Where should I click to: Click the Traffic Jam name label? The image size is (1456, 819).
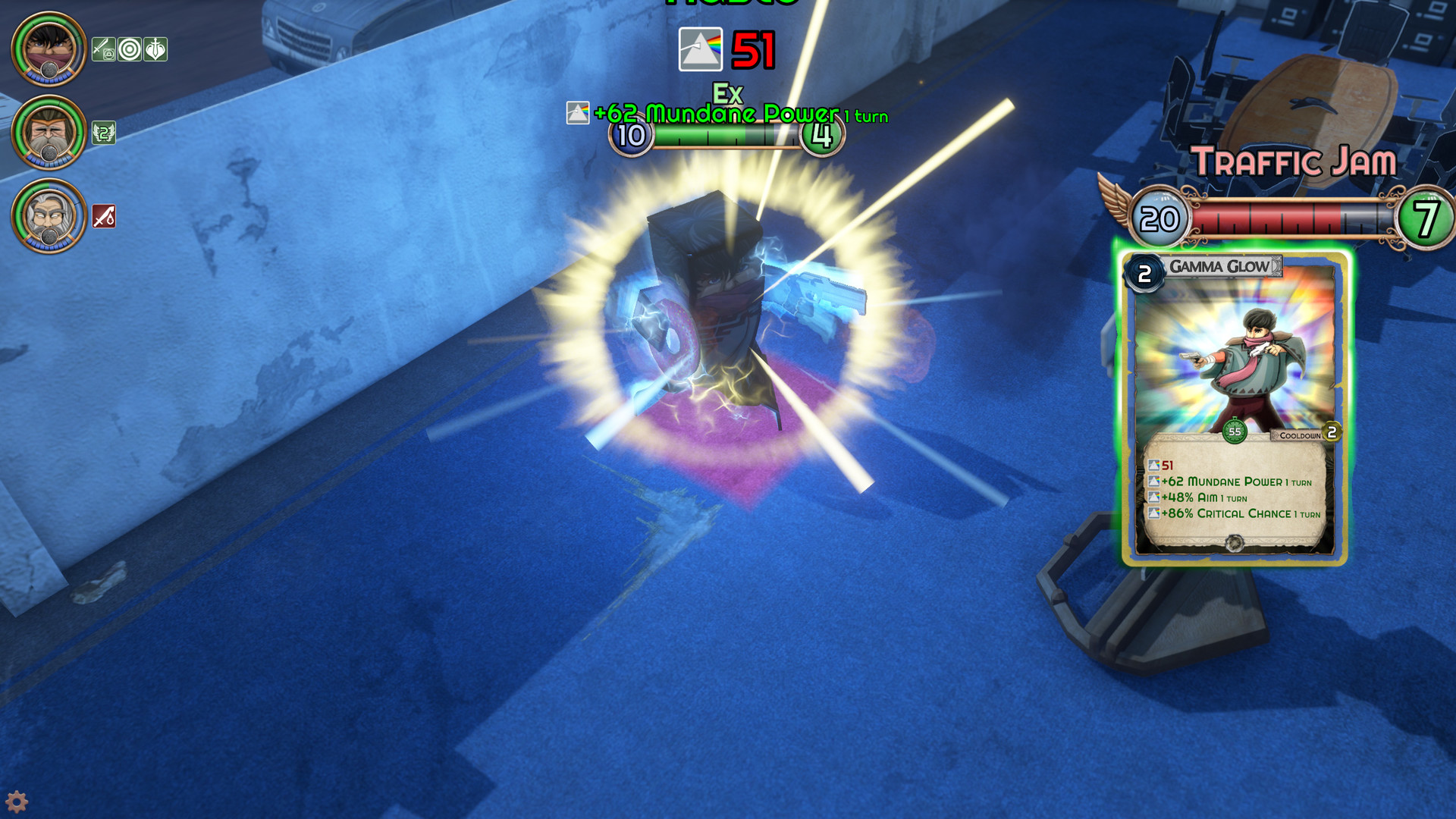coord(1294,158)
